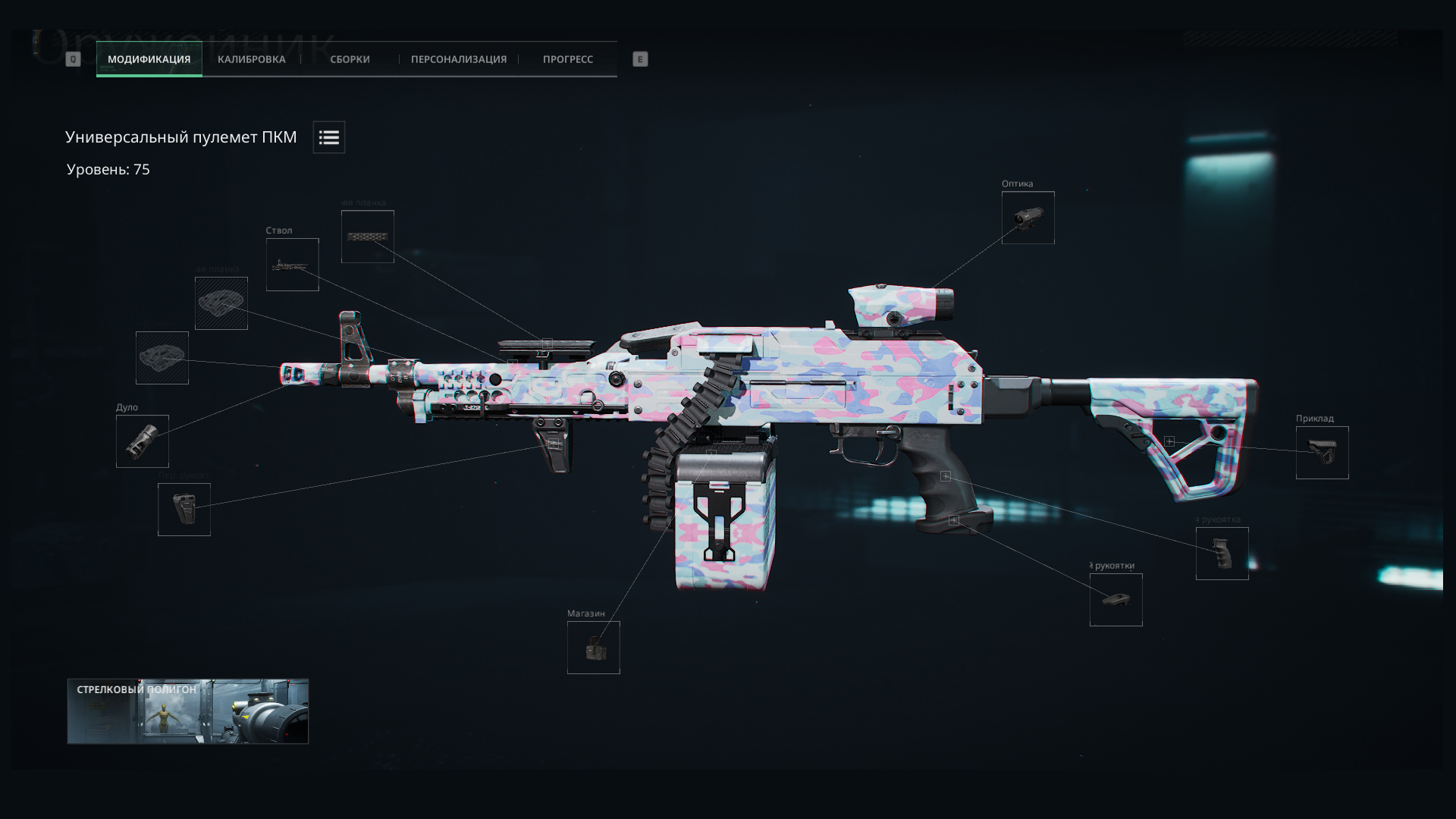This screenshot has width=1456, height=819.
Task: Select the Модификация tab
Action: click(x=149, y=59)
